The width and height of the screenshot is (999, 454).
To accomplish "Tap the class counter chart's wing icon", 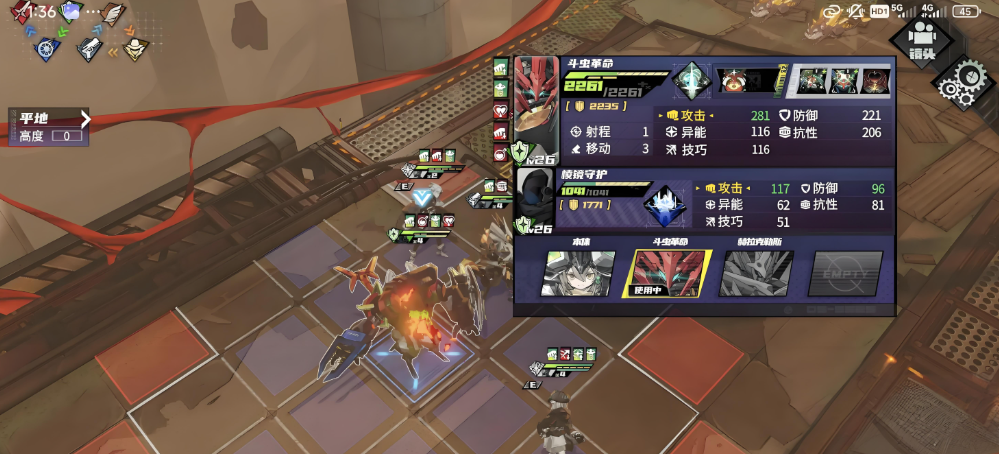I will point(113,15).
